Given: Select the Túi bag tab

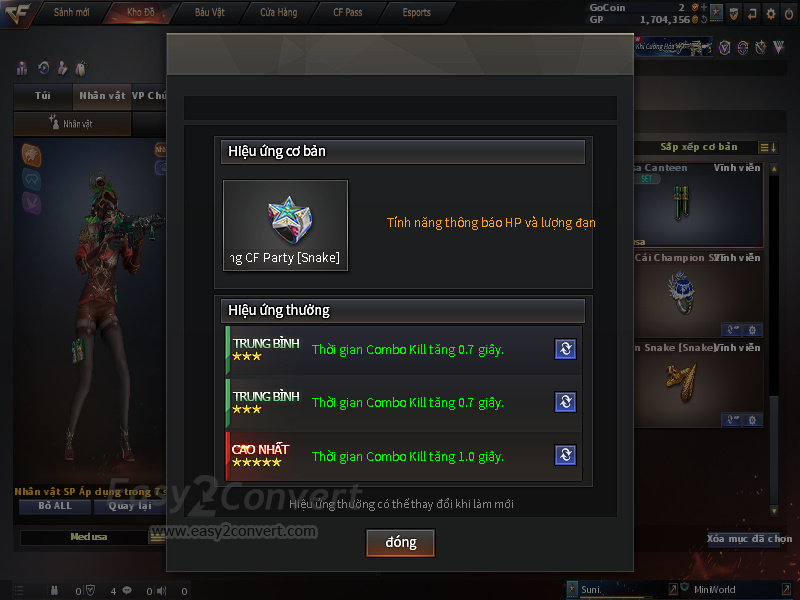Looking at the screenshot, I should tap(42, 96).
